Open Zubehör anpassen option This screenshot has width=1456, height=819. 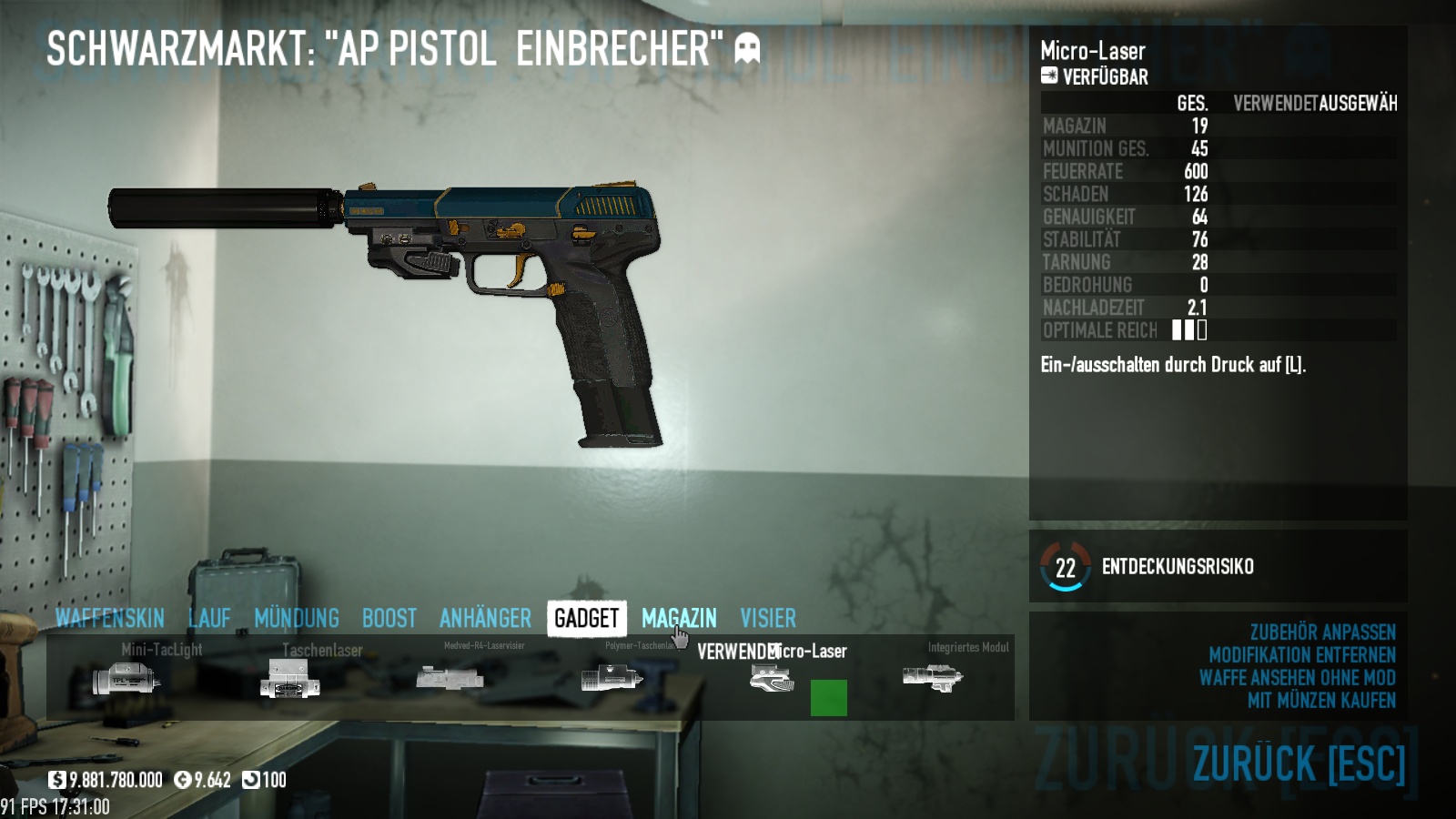click(x=1322, y=632)
